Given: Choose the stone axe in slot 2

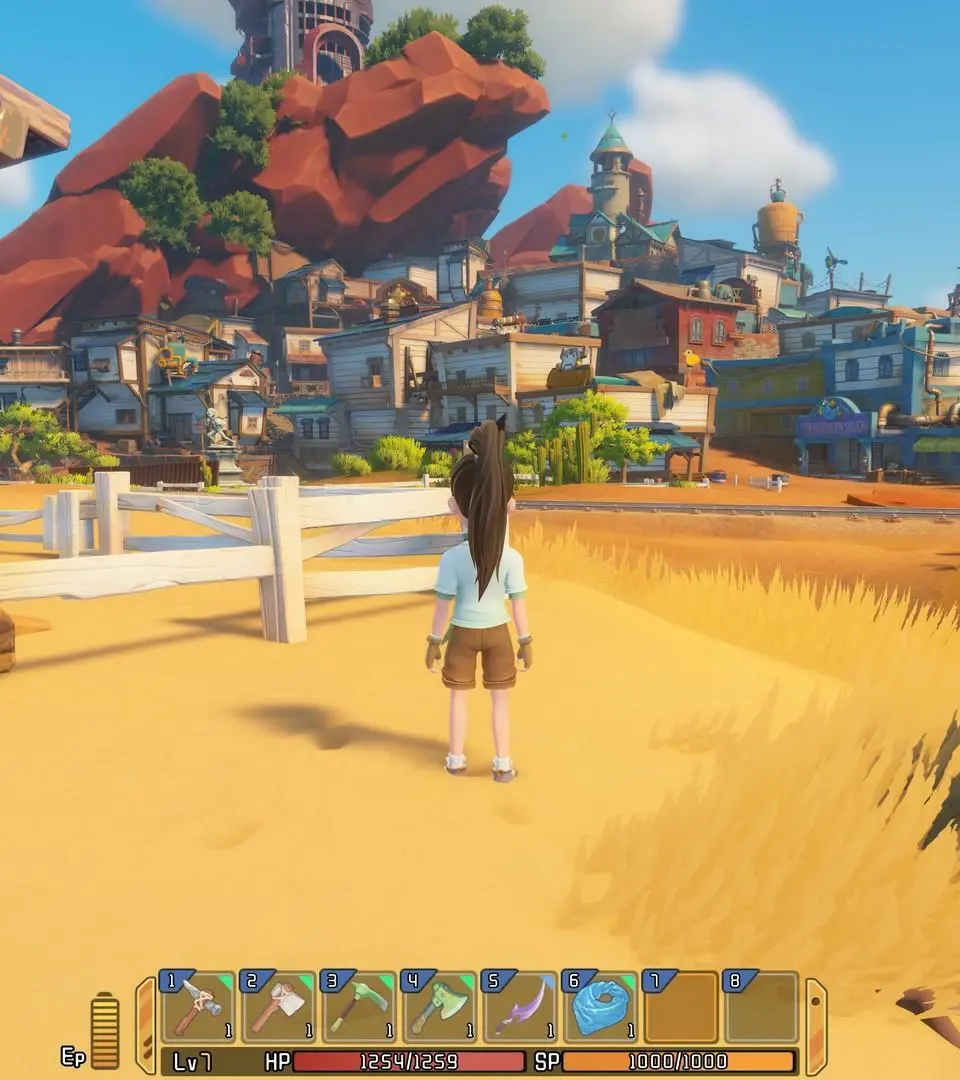Looking at the screenshot, I should click(278, 1007).
